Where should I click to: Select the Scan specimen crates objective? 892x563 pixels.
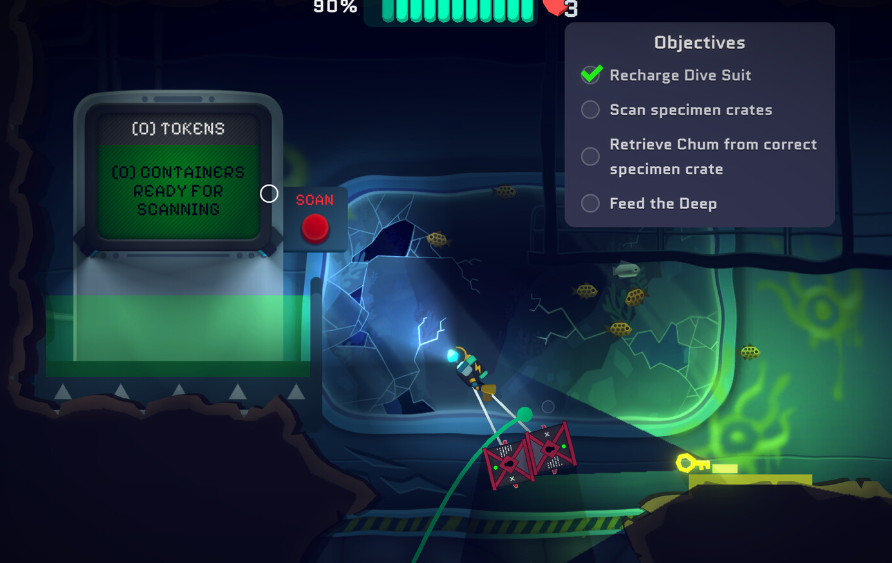[x=690, y=110]
